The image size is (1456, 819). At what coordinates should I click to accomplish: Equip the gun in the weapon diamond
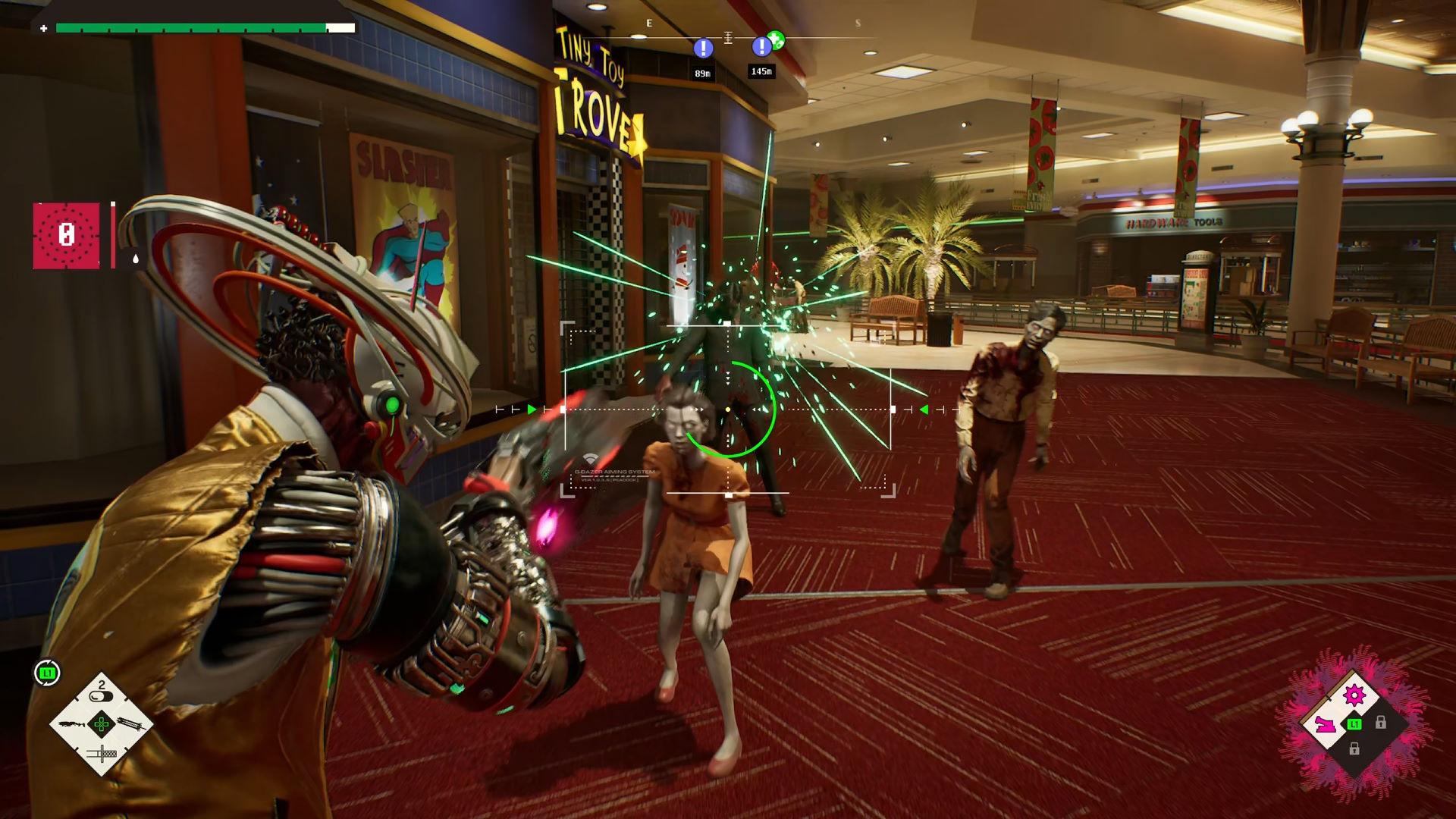point(73,725)
